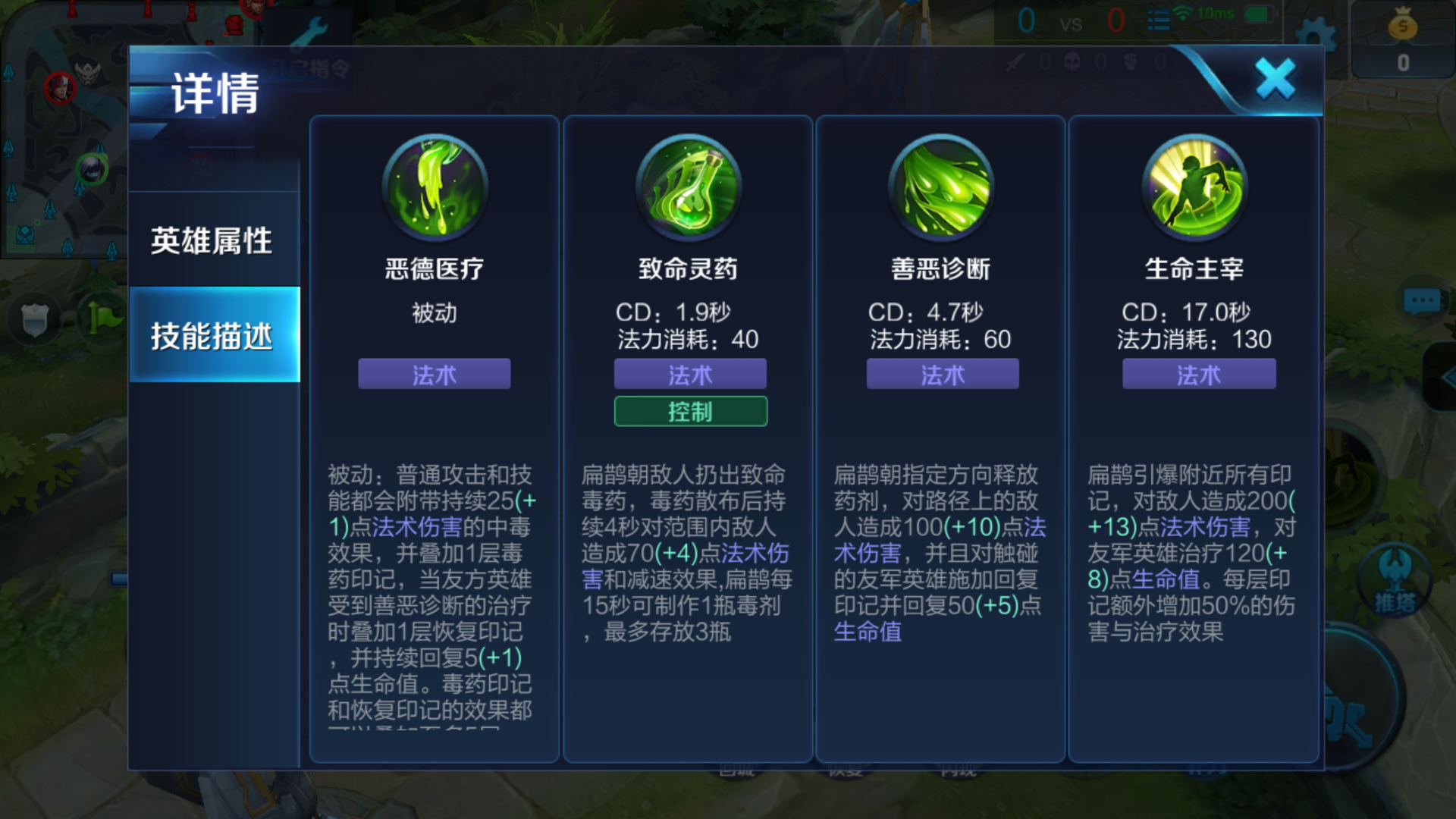Screen dimensions: 1456x819
Task: Click the 法术 label under 生命主宰
Action: coord(1197,374)
